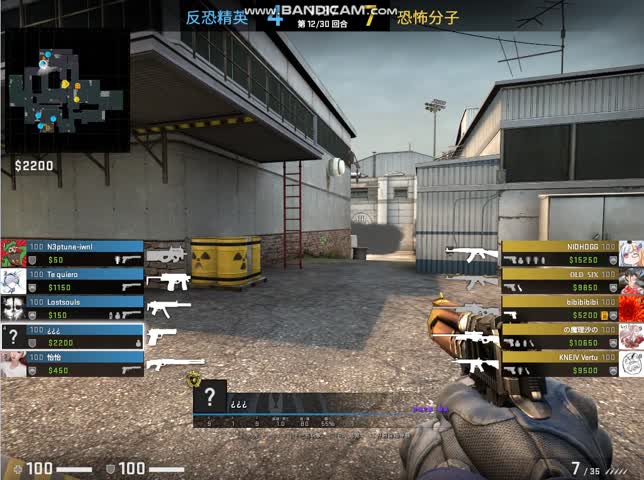Screen dimensions: 644x480
Task: Click NIDHOGG's anime avatar
Action: 631,252
